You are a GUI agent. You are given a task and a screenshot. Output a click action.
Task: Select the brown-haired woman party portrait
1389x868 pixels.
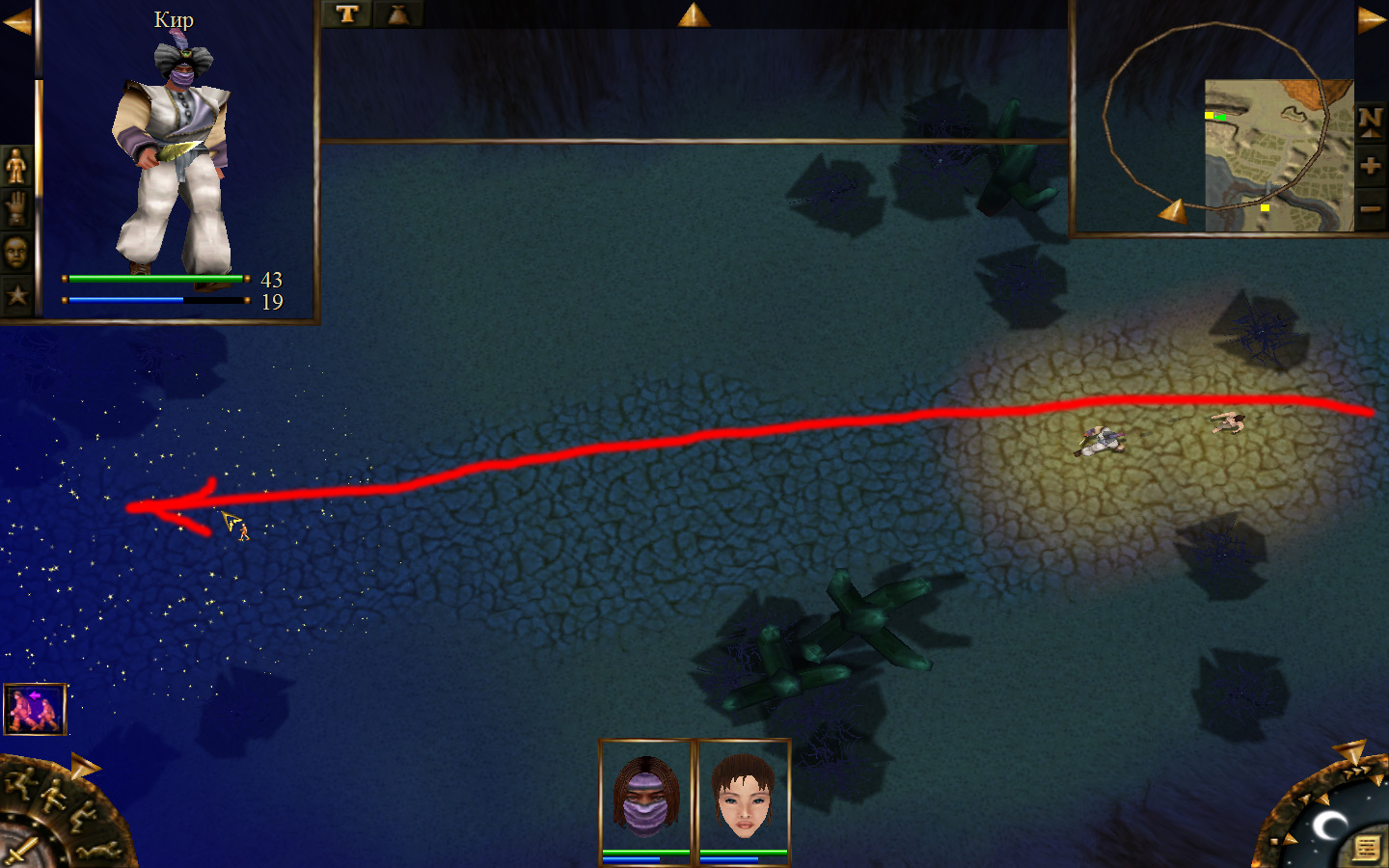pyautogui.click(x=743, y=799)
